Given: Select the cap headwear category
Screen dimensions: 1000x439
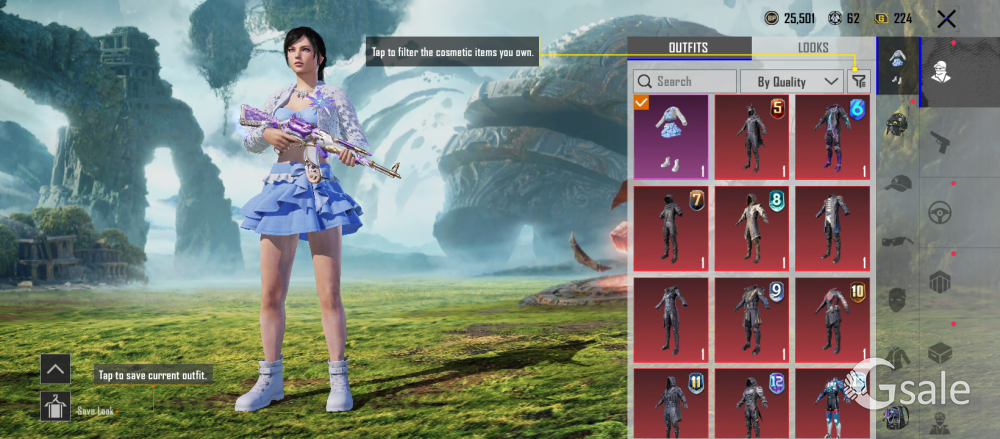Looking at the screenshot, I should tap(898, 183).
